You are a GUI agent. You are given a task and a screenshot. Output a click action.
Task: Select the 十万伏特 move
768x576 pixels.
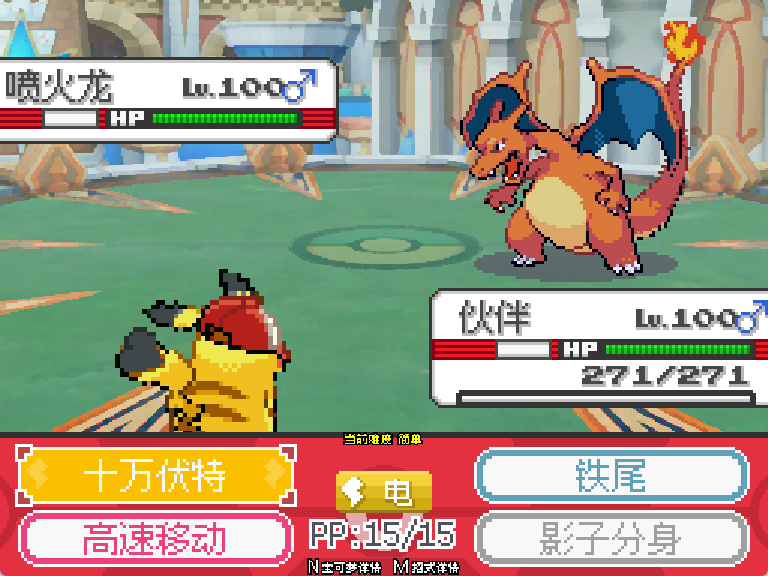click(x=155, y=476)
